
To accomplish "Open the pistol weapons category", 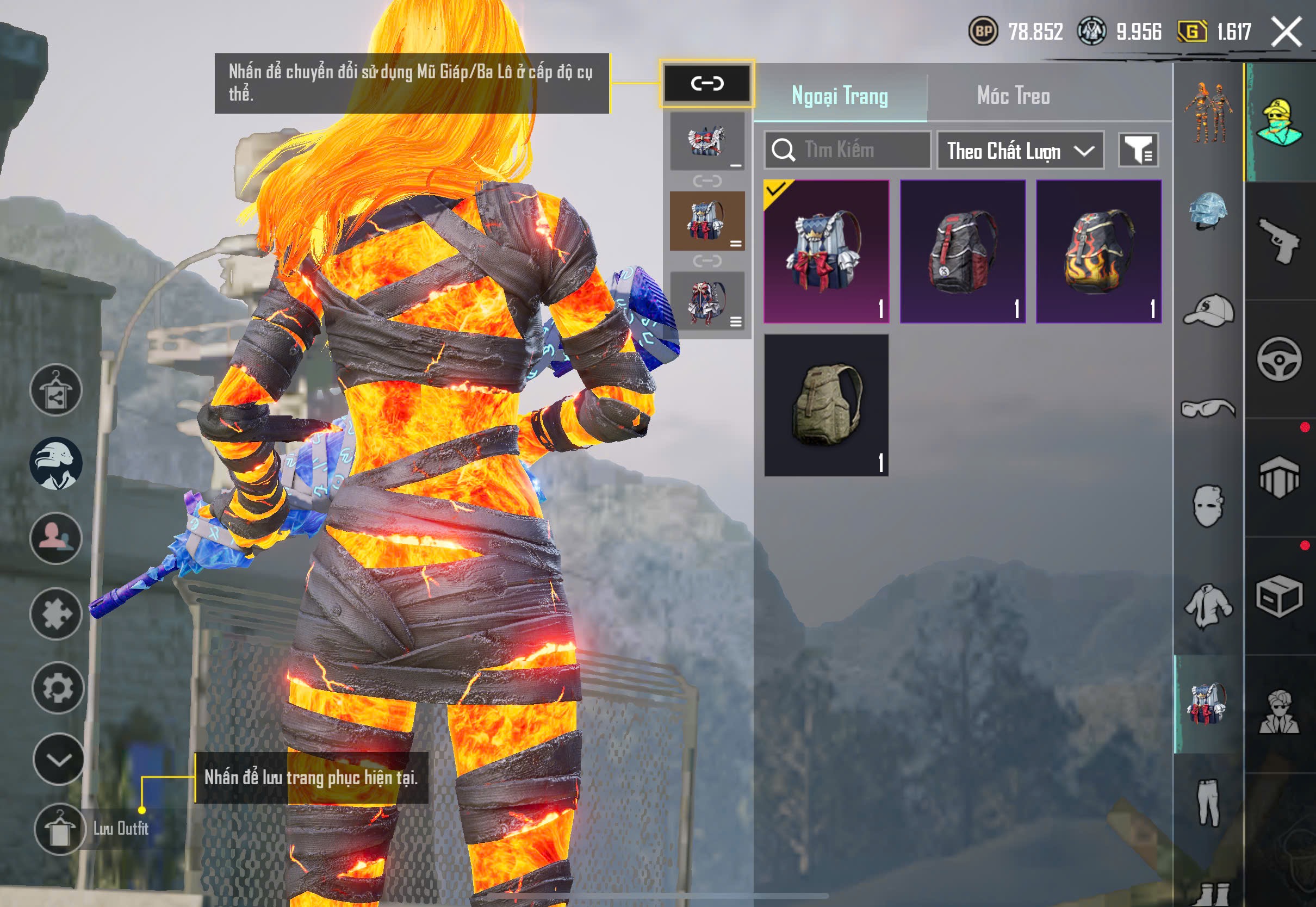I will pos(1279,240).
